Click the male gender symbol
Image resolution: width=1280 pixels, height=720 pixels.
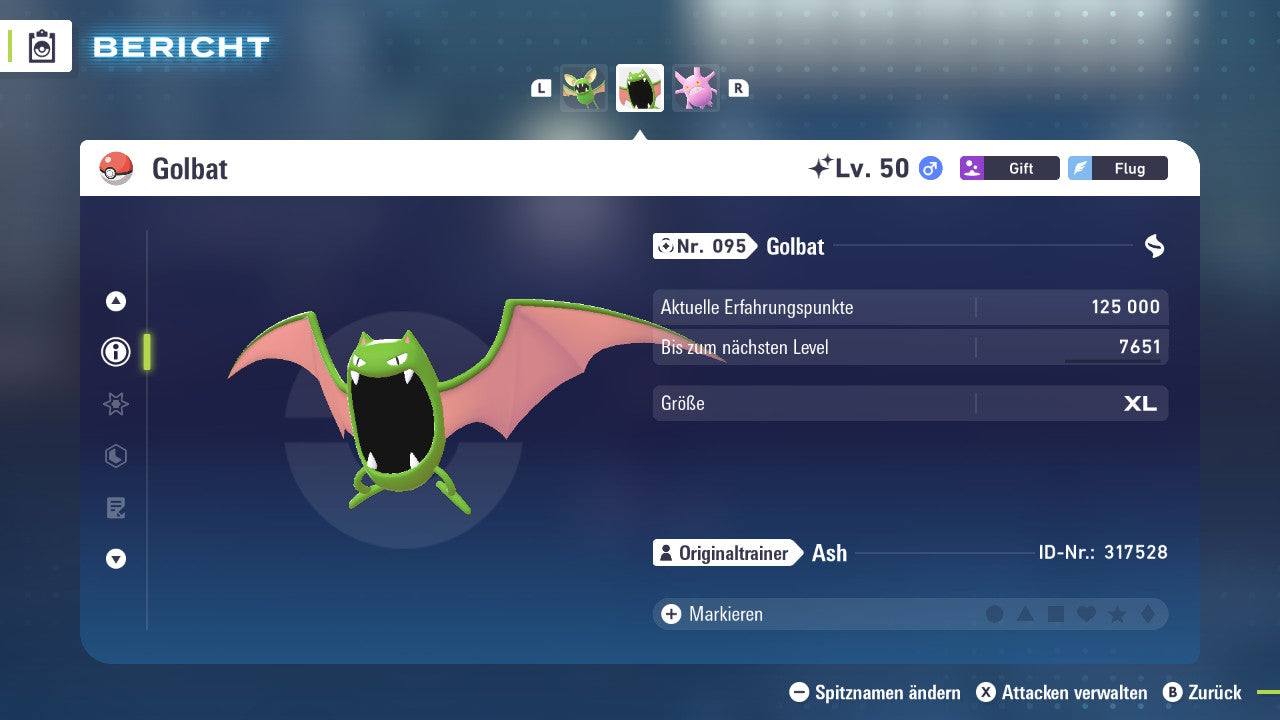coord(928,169)
